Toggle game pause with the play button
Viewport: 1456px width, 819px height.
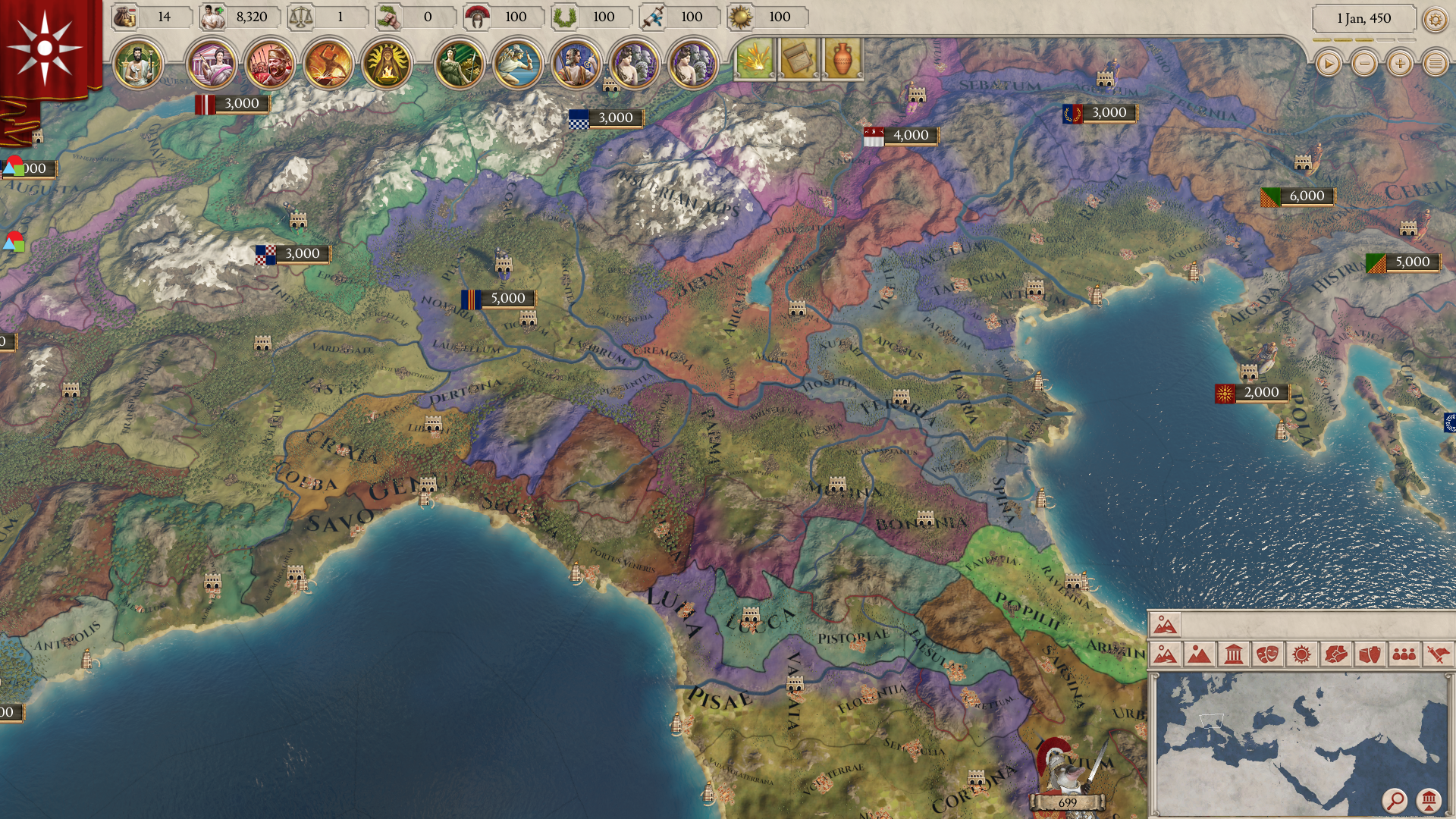click(x=1328, y=64)
